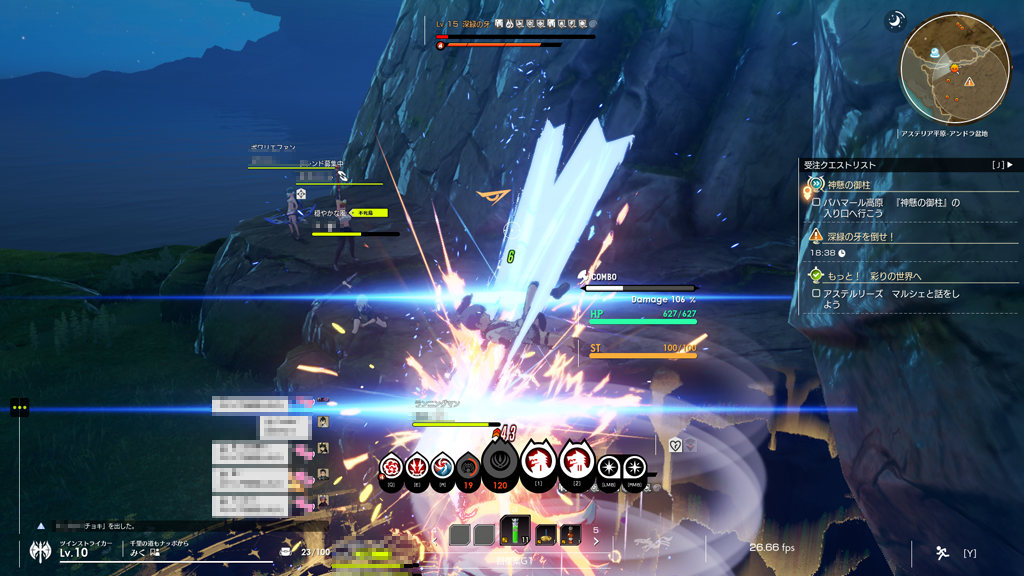Open the bag showing 23/100

pos(286,552)
